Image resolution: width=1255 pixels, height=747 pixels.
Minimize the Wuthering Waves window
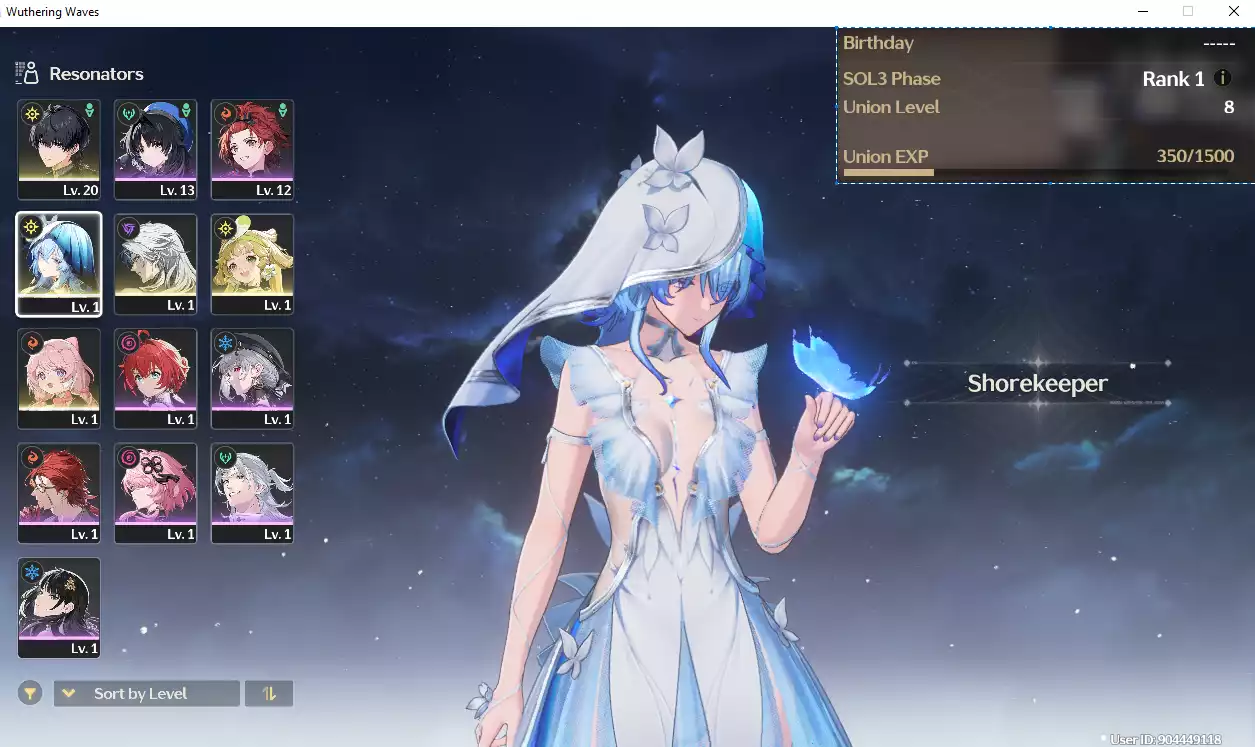click(x=1142, y=12)
